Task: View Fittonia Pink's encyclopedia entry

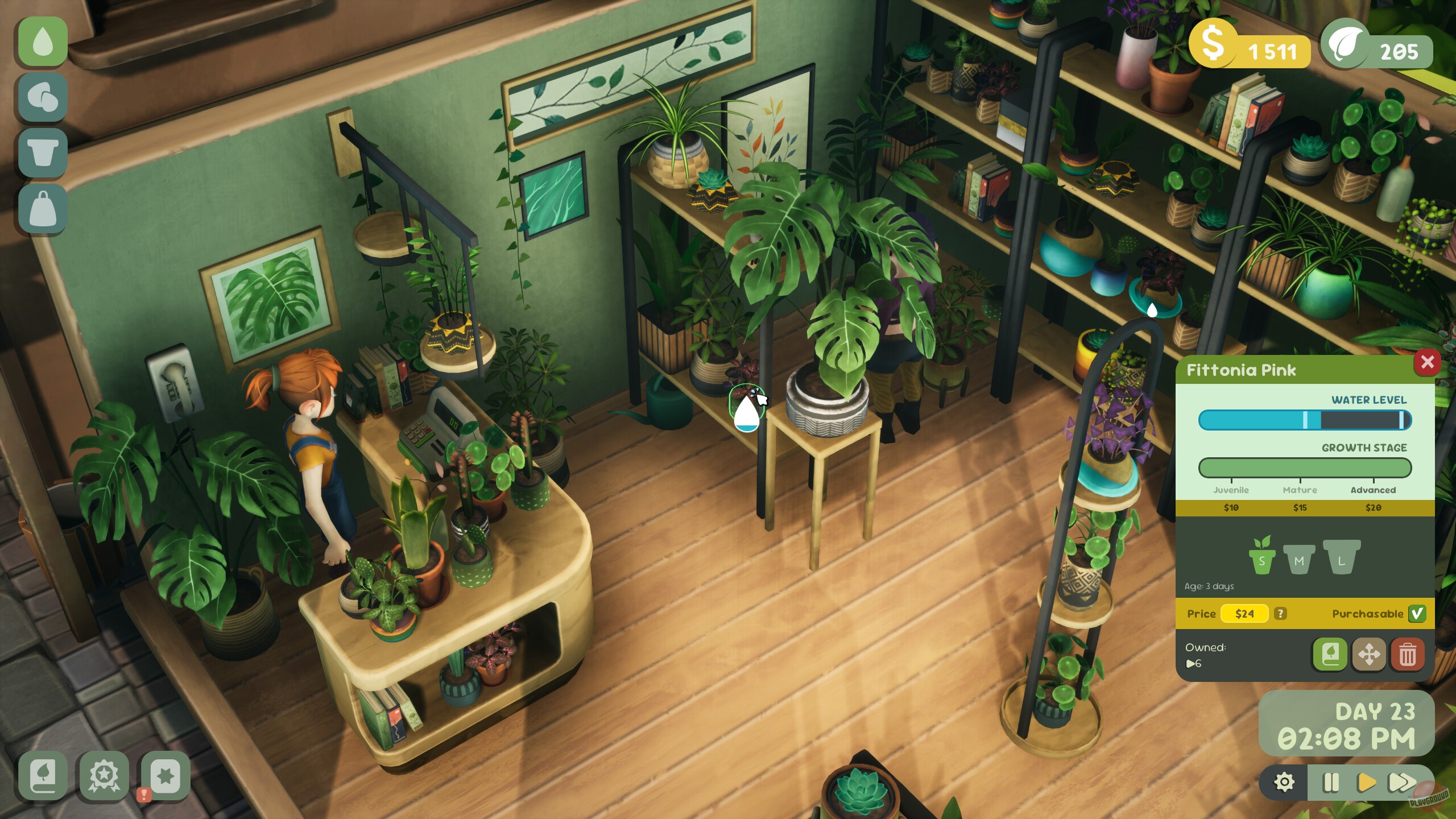Action: tap(1329, 655)
